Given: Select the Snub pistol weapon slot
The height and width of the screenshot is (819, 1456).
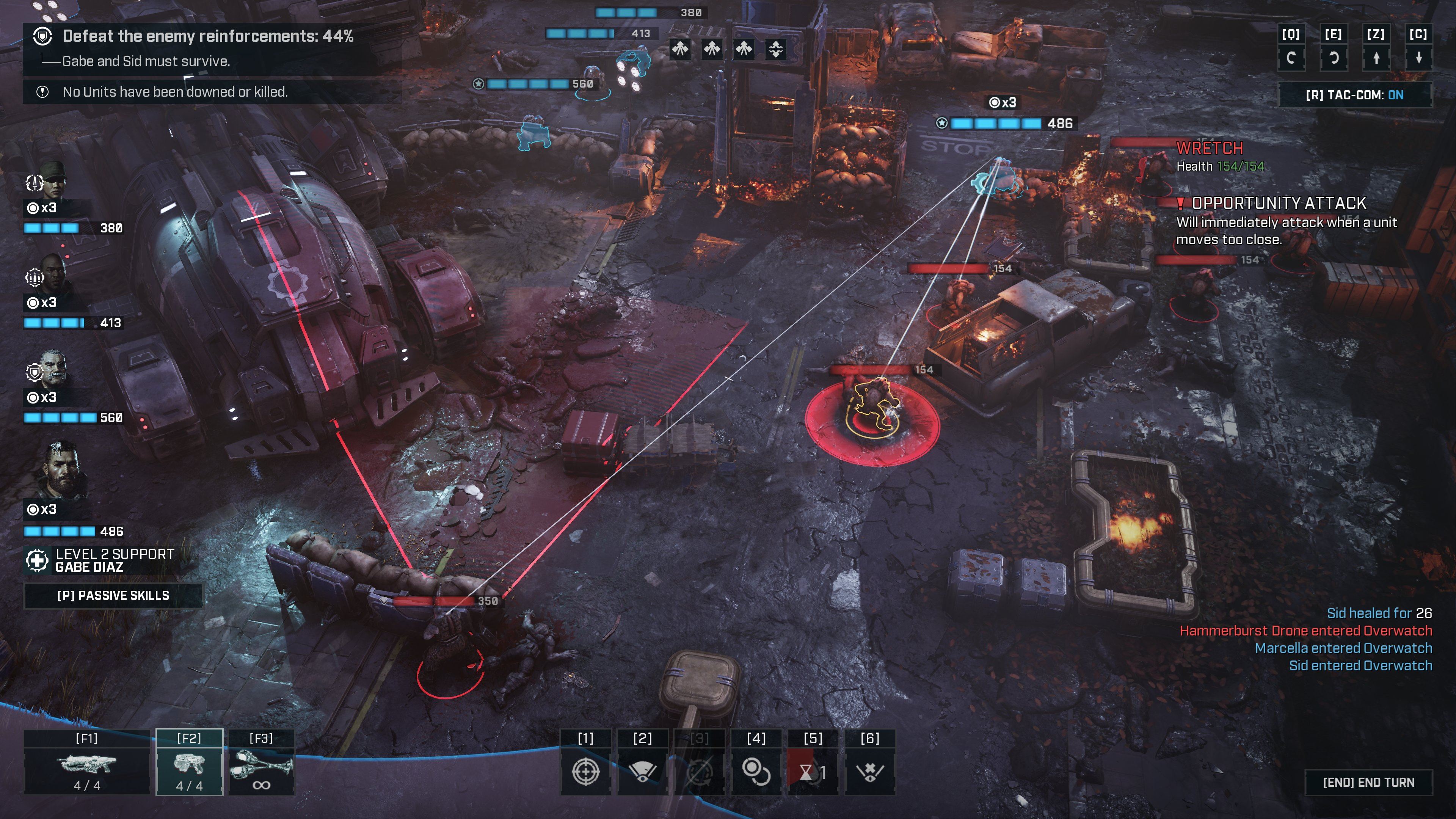Looking at the screenshot, I should [x=189, y=764].
